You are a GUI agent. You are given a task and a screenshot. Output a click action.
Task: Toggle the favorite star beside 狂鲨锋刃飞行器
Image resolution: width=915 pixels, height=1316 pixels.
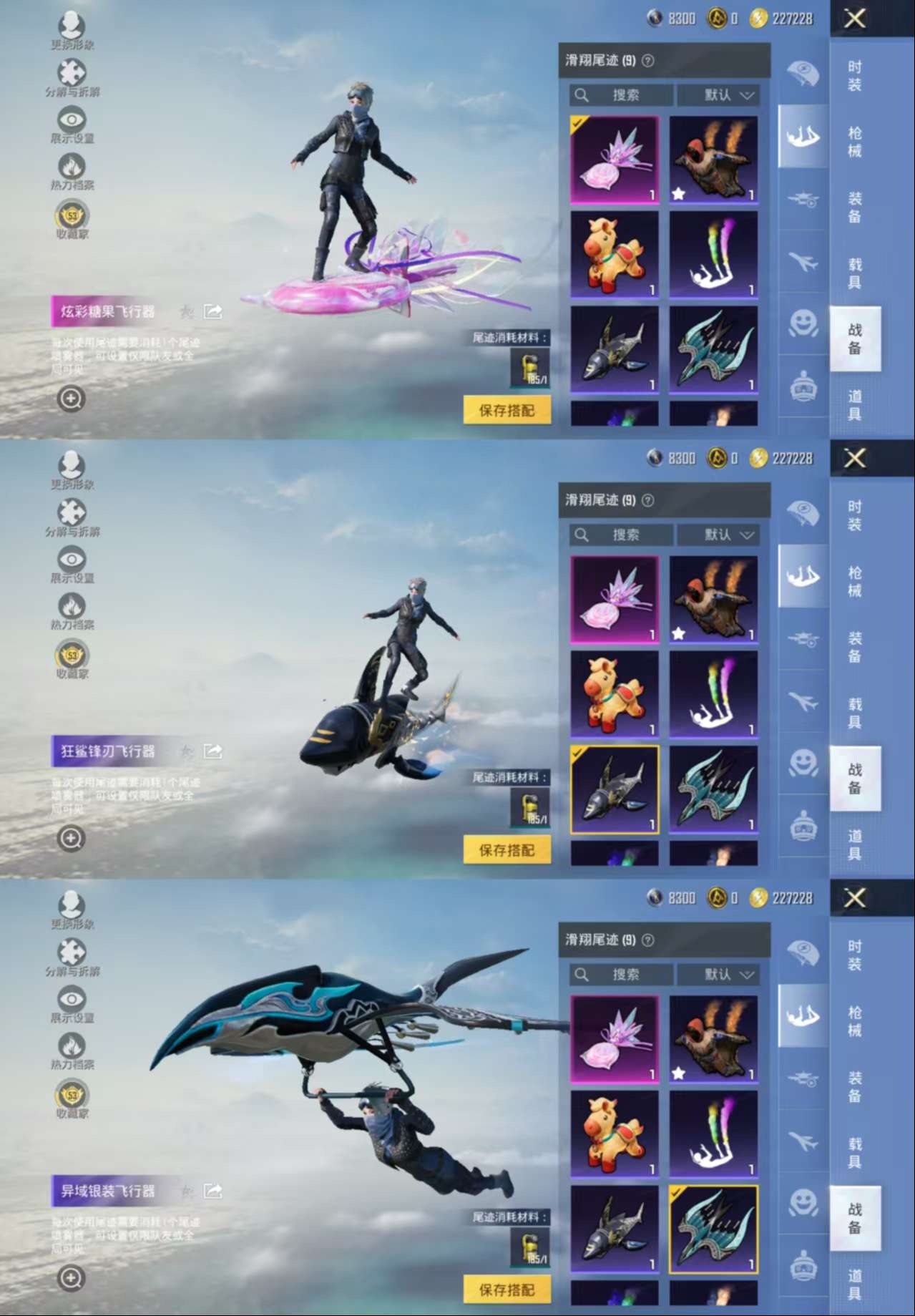coord(187,751)
